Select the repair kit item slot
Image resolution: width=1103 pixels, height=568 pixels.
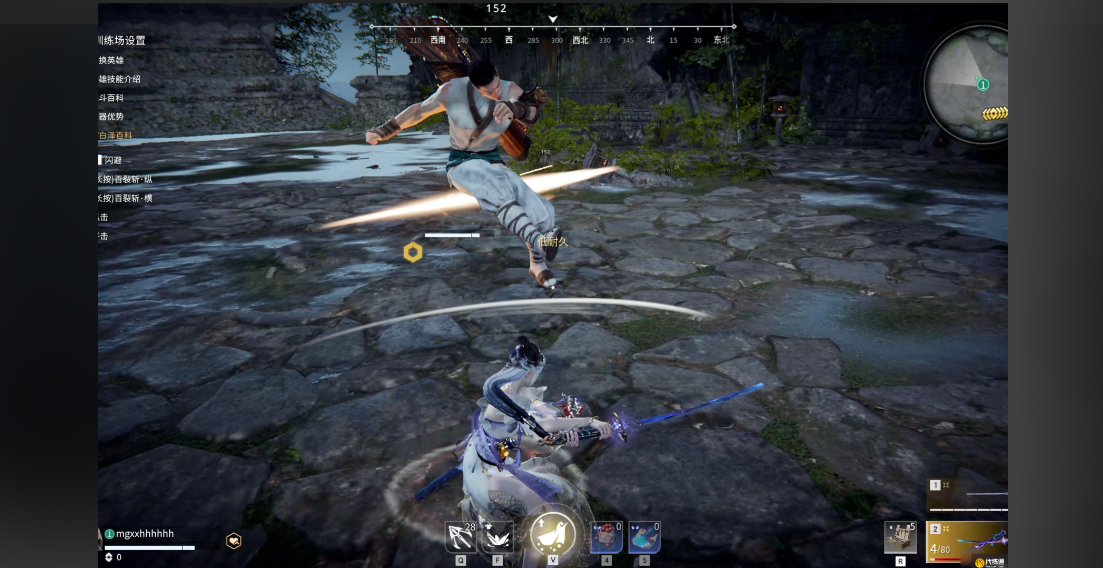click(x=900, y=537)
